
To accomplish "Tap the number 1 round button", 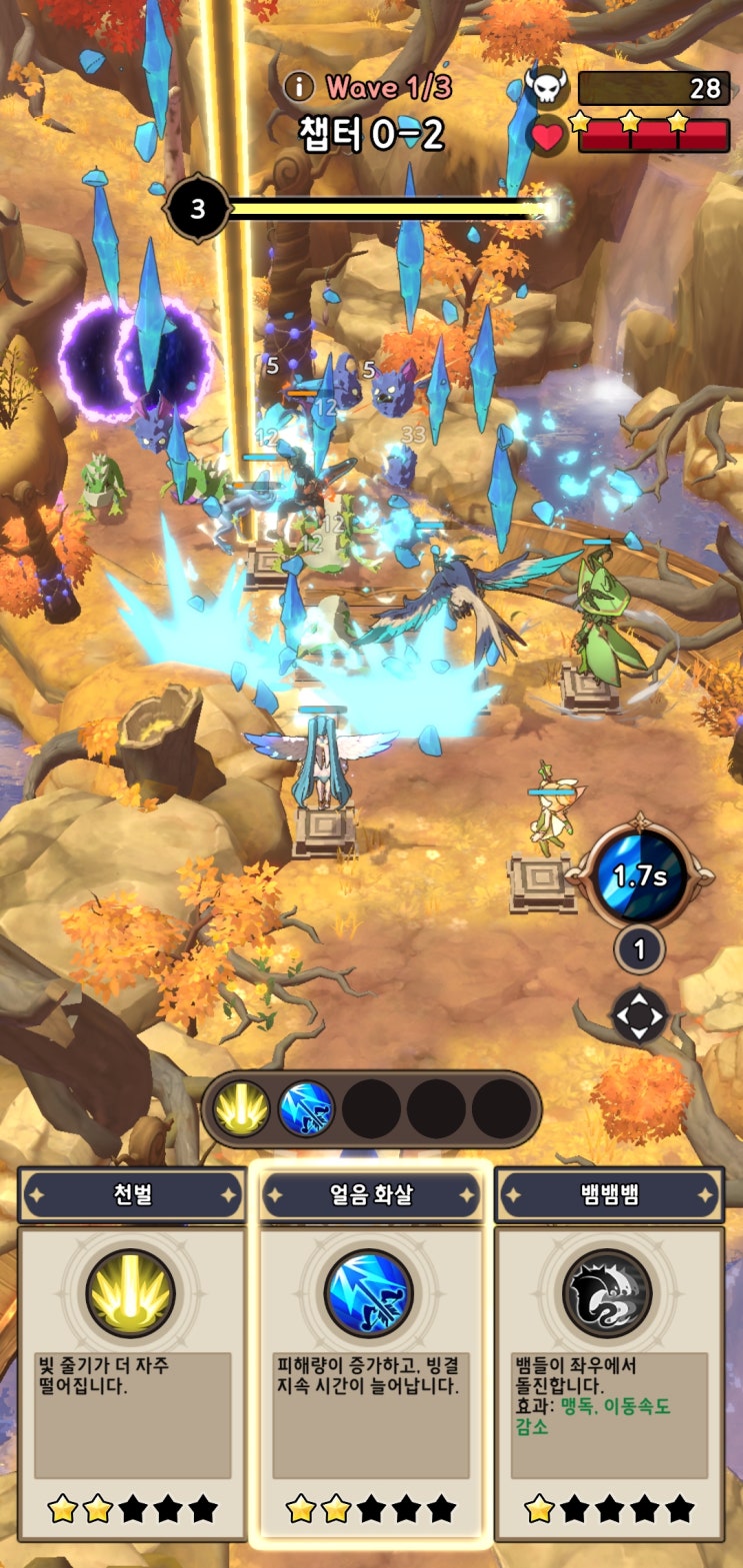I will [x=640, y=949].
